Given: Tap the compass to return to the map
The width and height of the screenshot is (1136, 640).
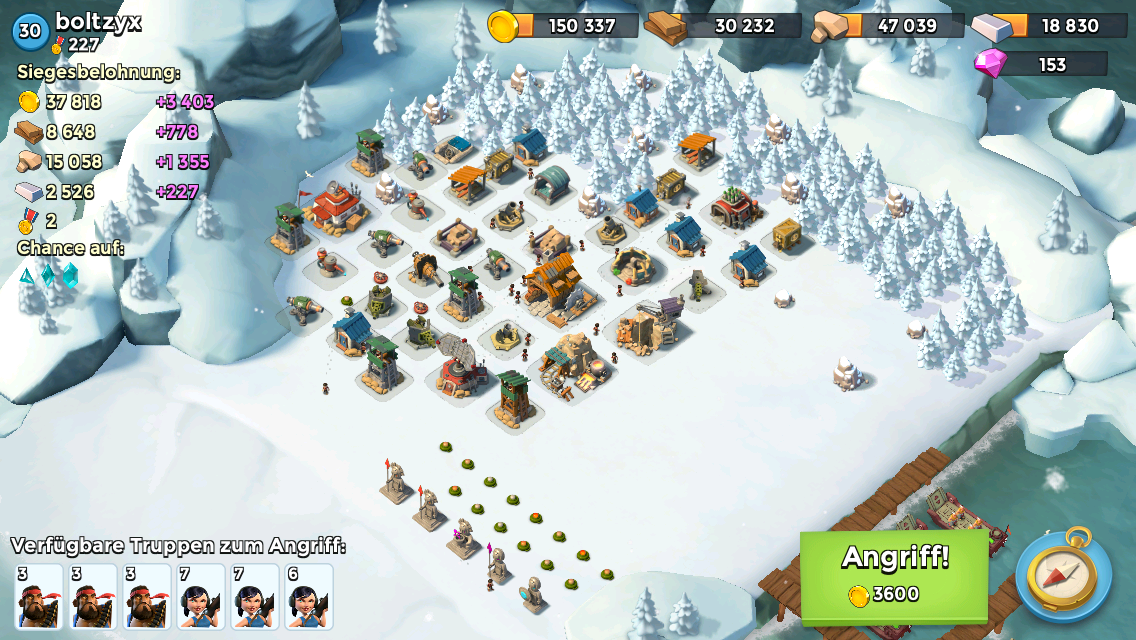Looking at the screenshot, I should pyautogui.click(x=1063, y=576).
